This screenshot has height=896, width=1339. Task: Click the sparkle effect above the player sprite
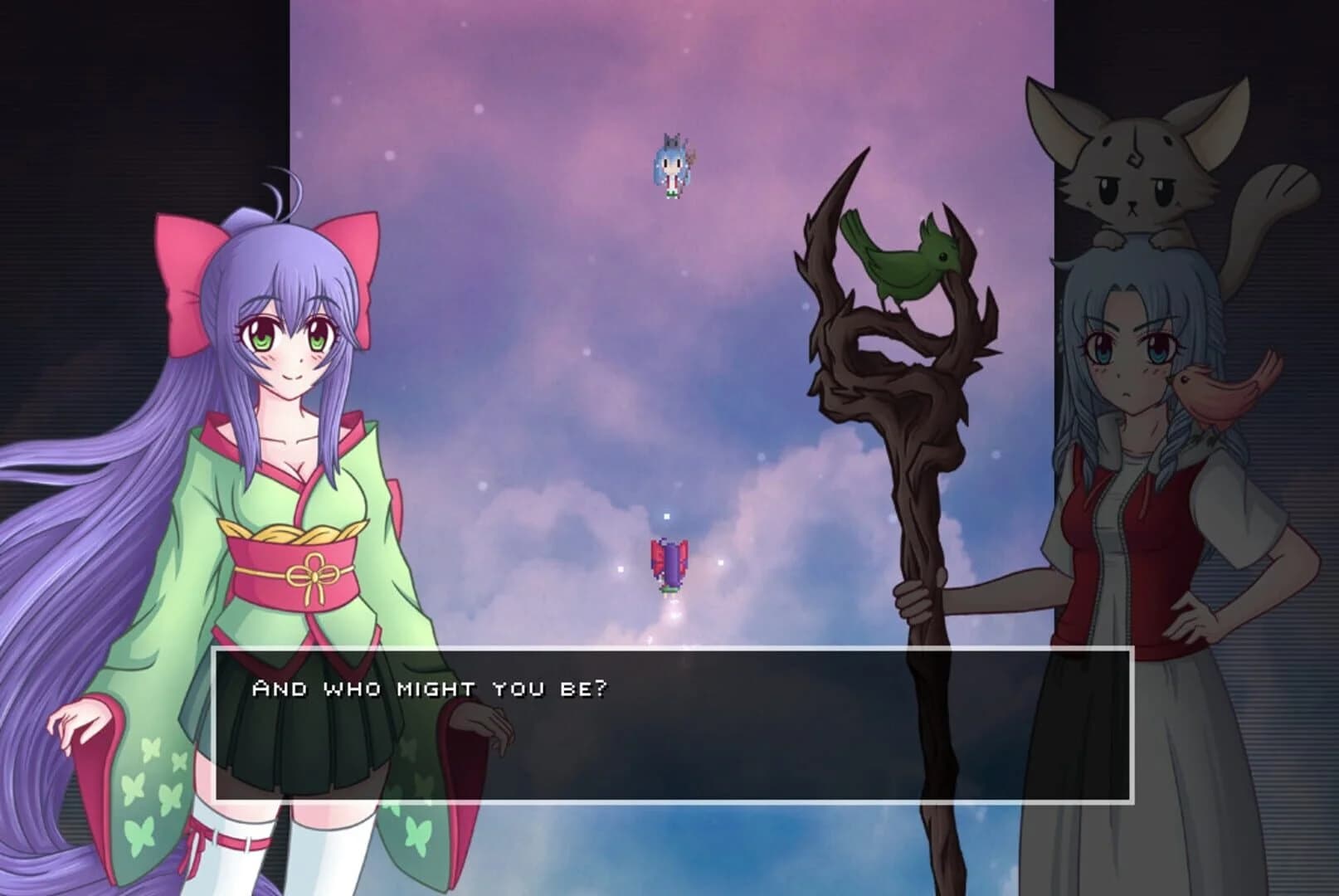[669, 516]
